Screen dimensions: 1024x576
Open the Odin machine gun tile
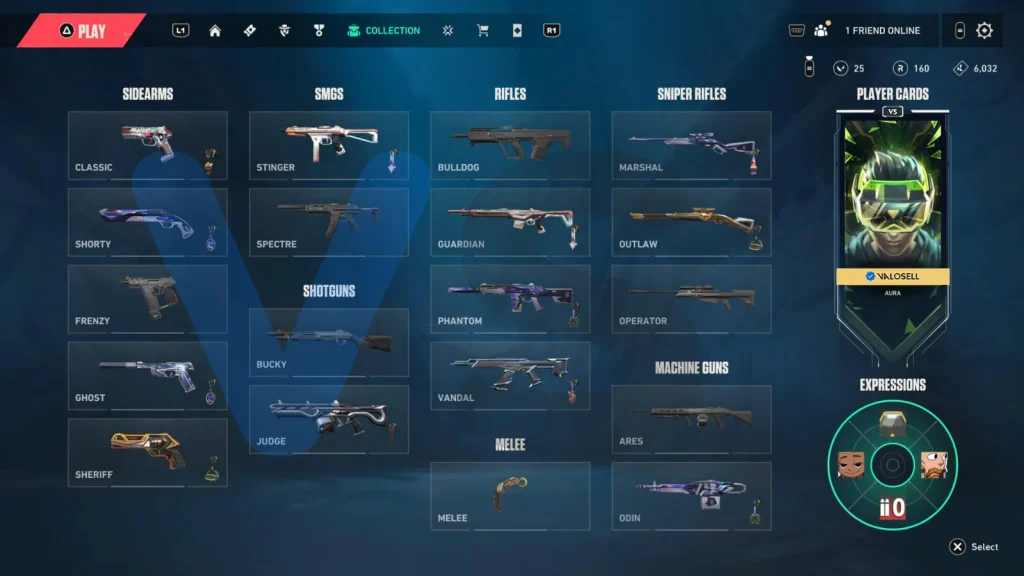click(692, 496)
